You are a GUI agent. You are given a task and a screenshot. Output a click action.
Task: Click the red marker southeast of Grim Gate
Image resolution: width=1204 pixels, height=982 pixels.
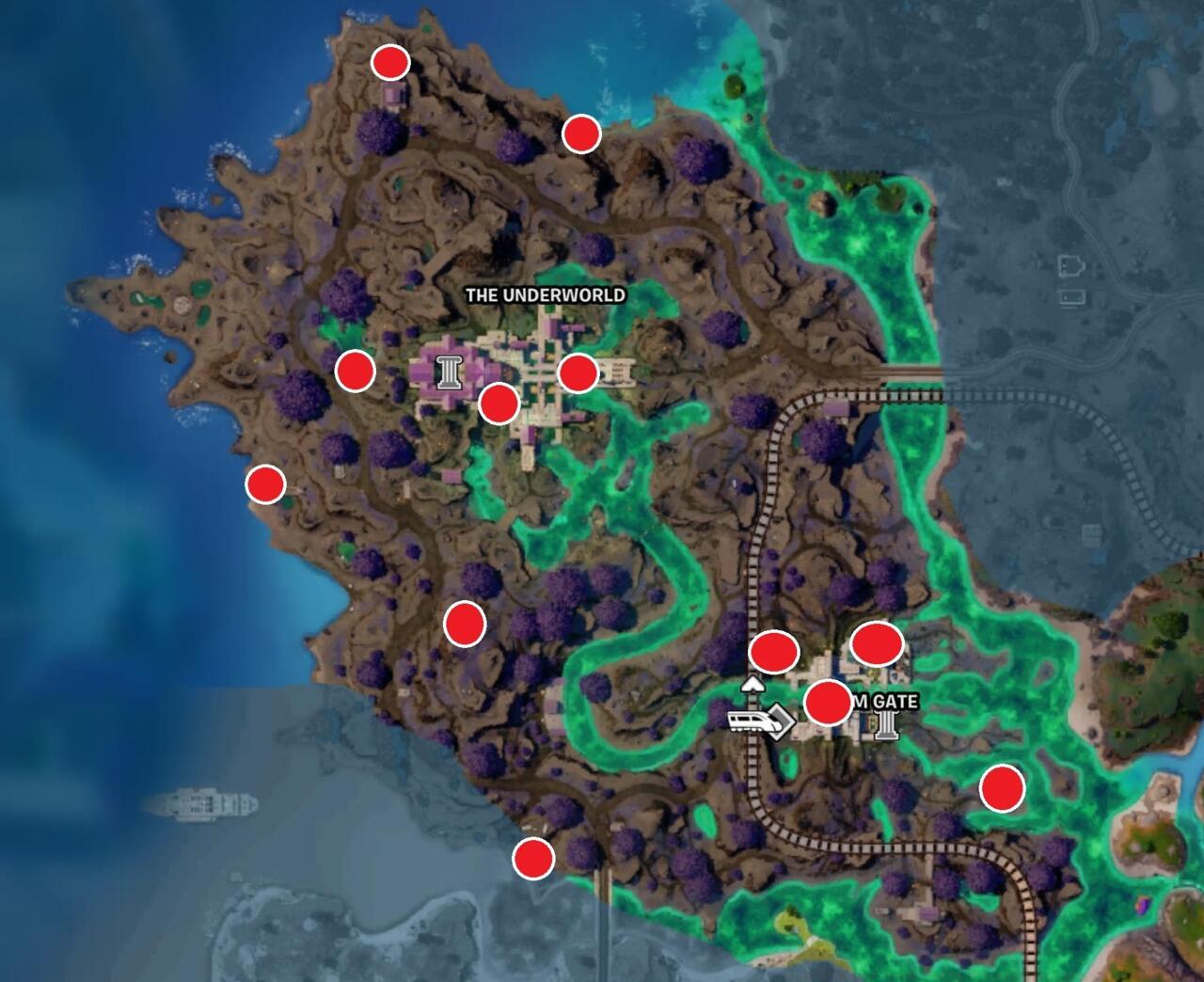(x=1005, y=787)
